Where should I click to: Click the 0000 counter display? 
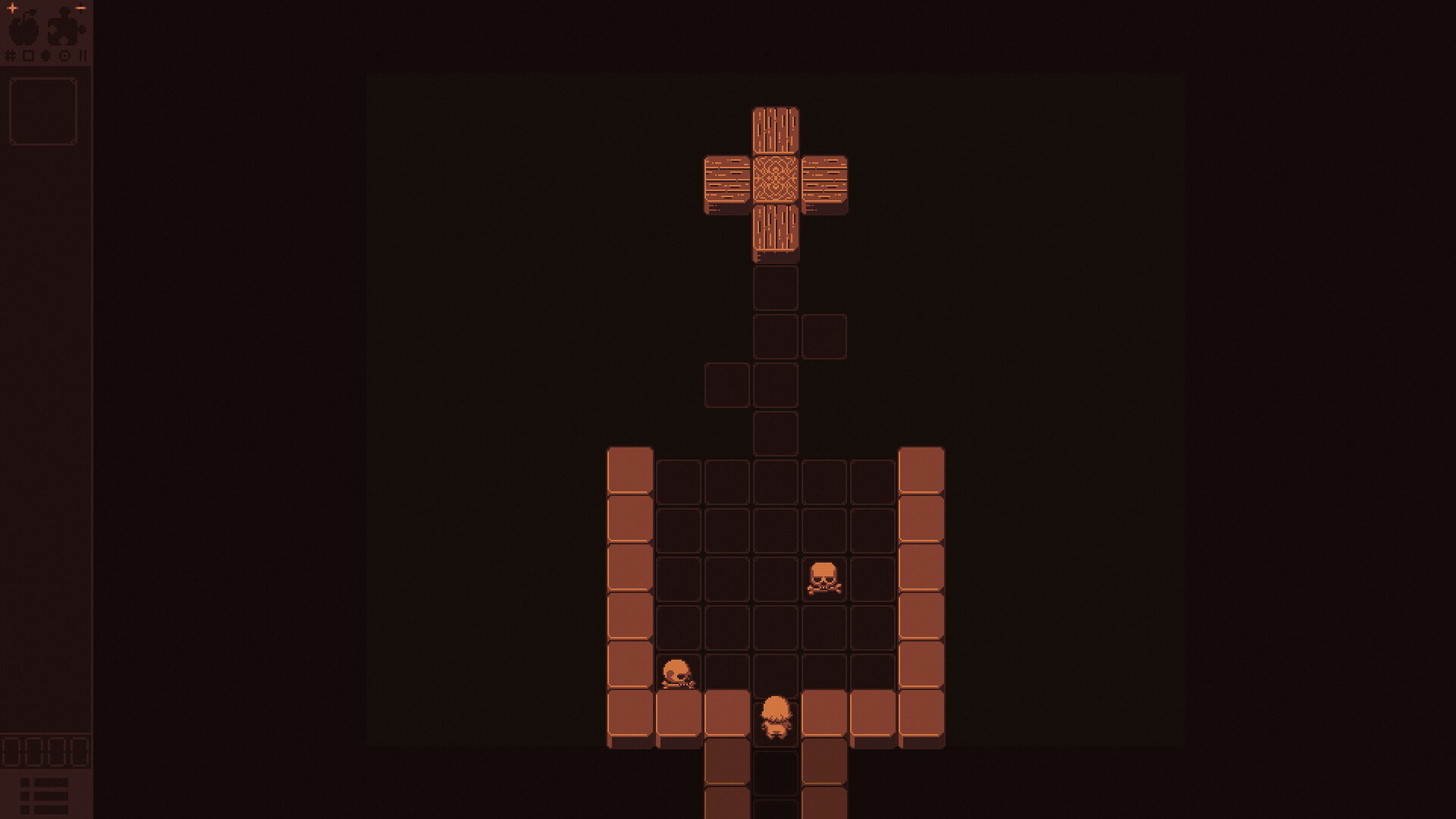(x=44, y=751)
